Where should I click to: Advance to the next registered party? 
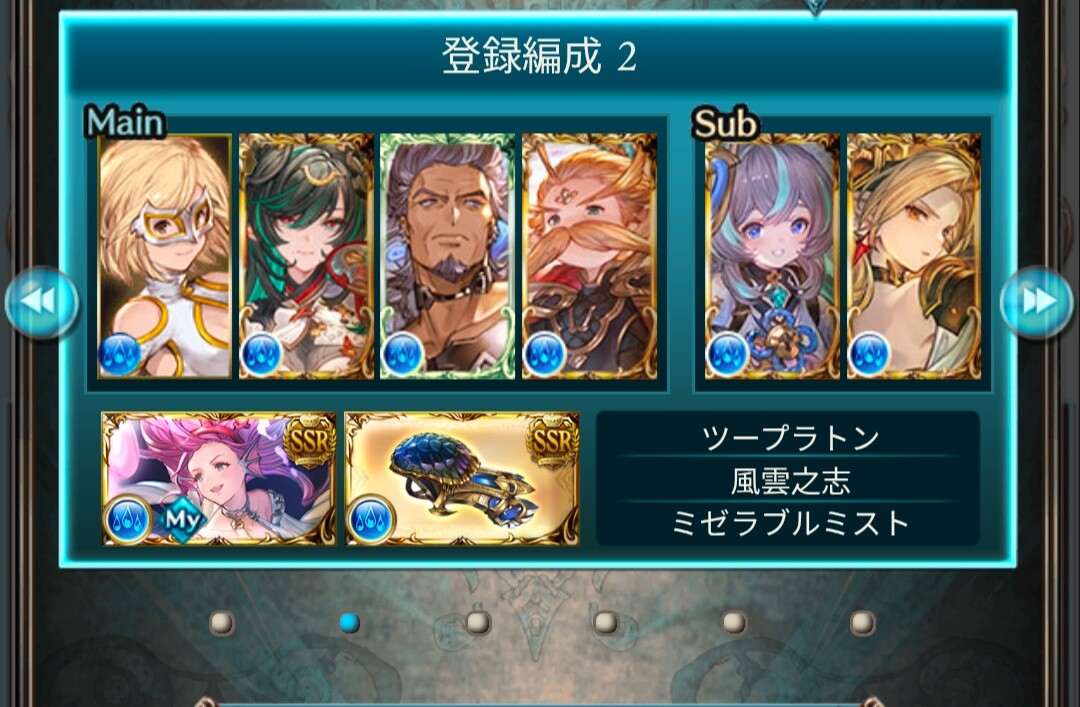click(x=1037, y=302)
